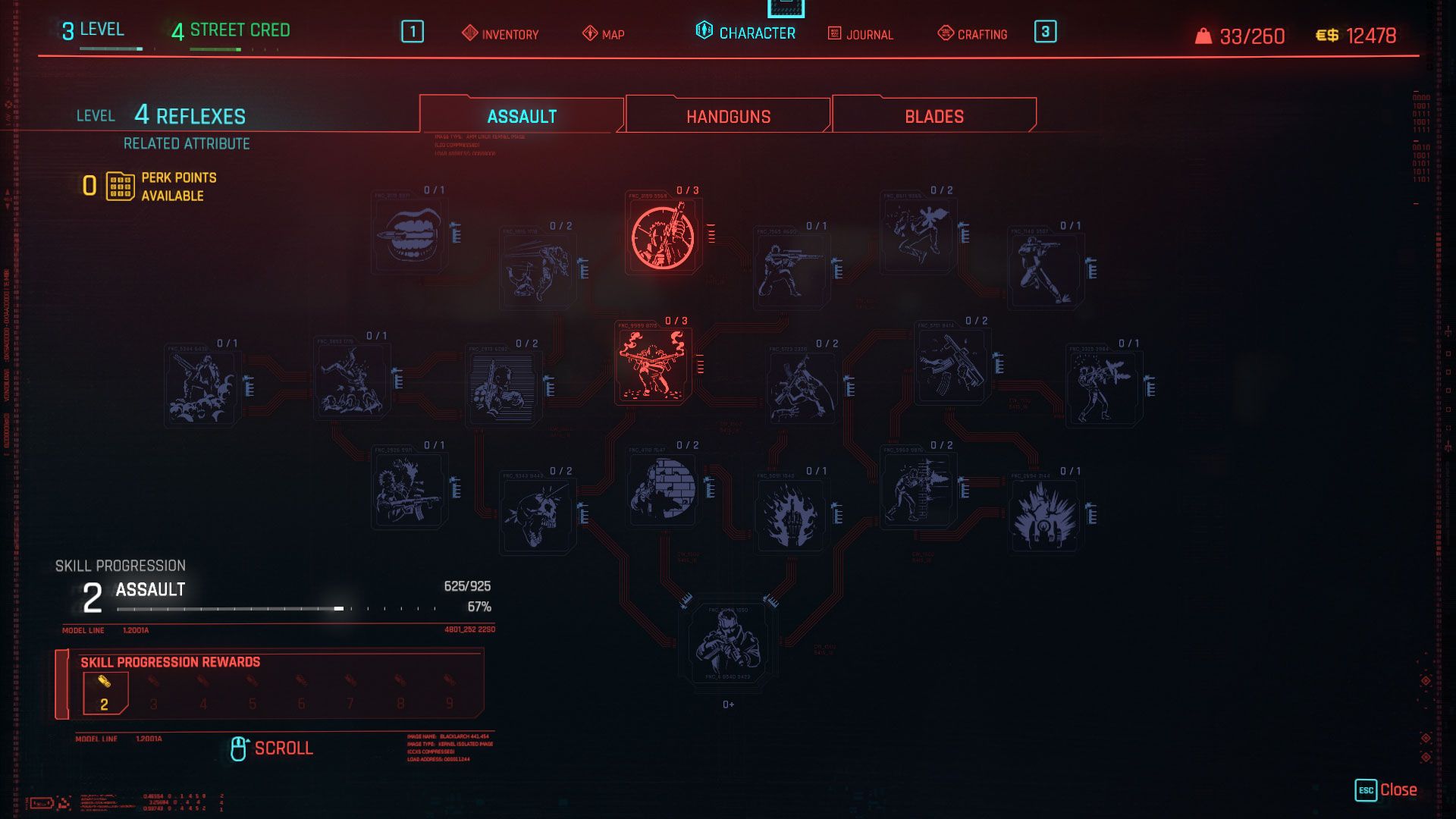
Task: Select the level 2 skill progression reward
Action: (x=105, y=693)
